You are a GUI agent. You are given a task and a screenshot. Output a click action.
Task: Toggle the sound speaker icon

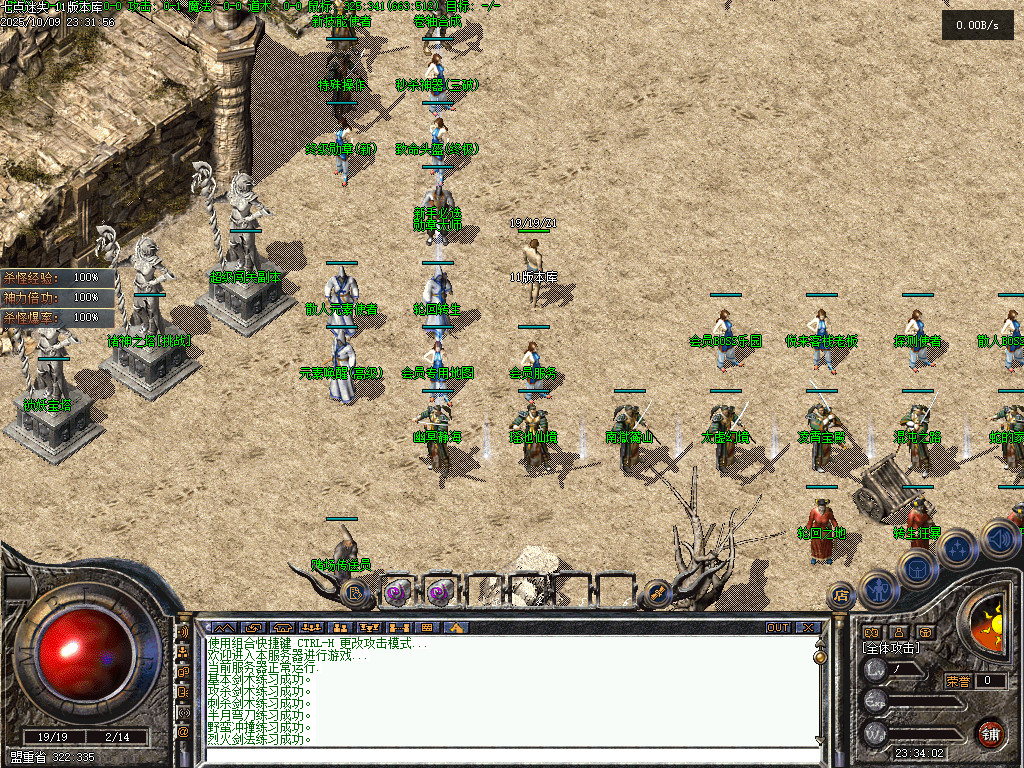pos(999,540)
